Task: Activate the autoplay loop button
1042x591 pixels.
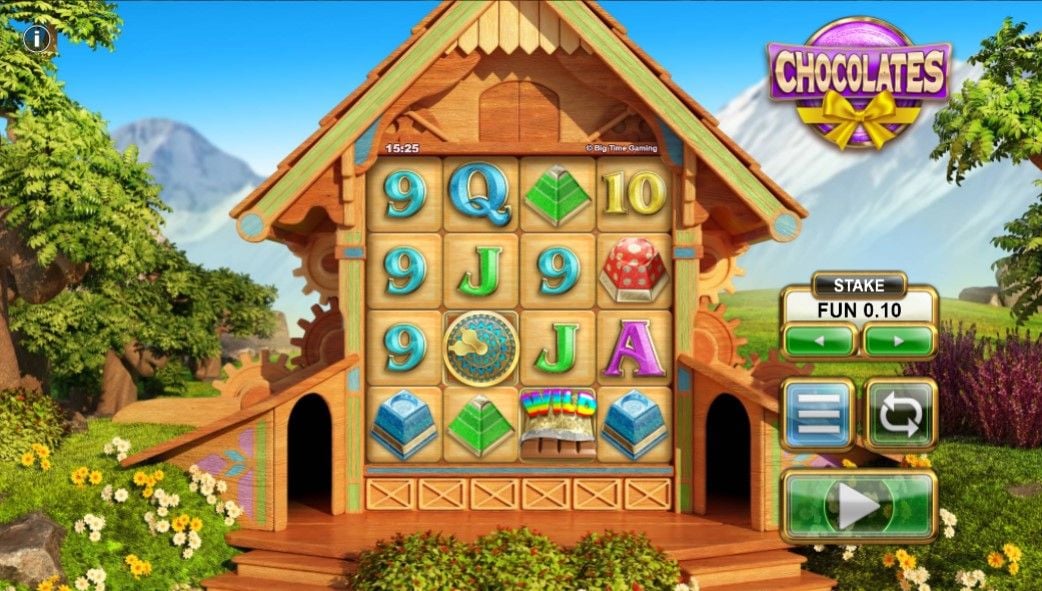Action: [x=900, y=413]
